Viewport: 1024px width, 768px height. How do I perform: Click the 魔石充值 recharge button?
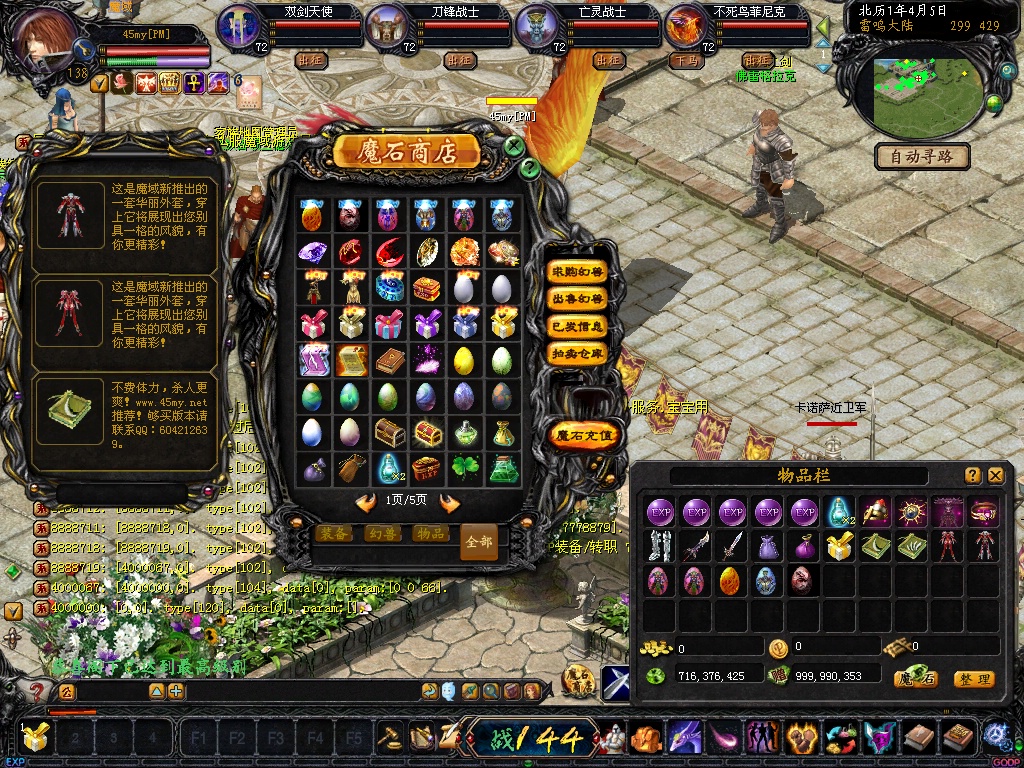[586, 435]
